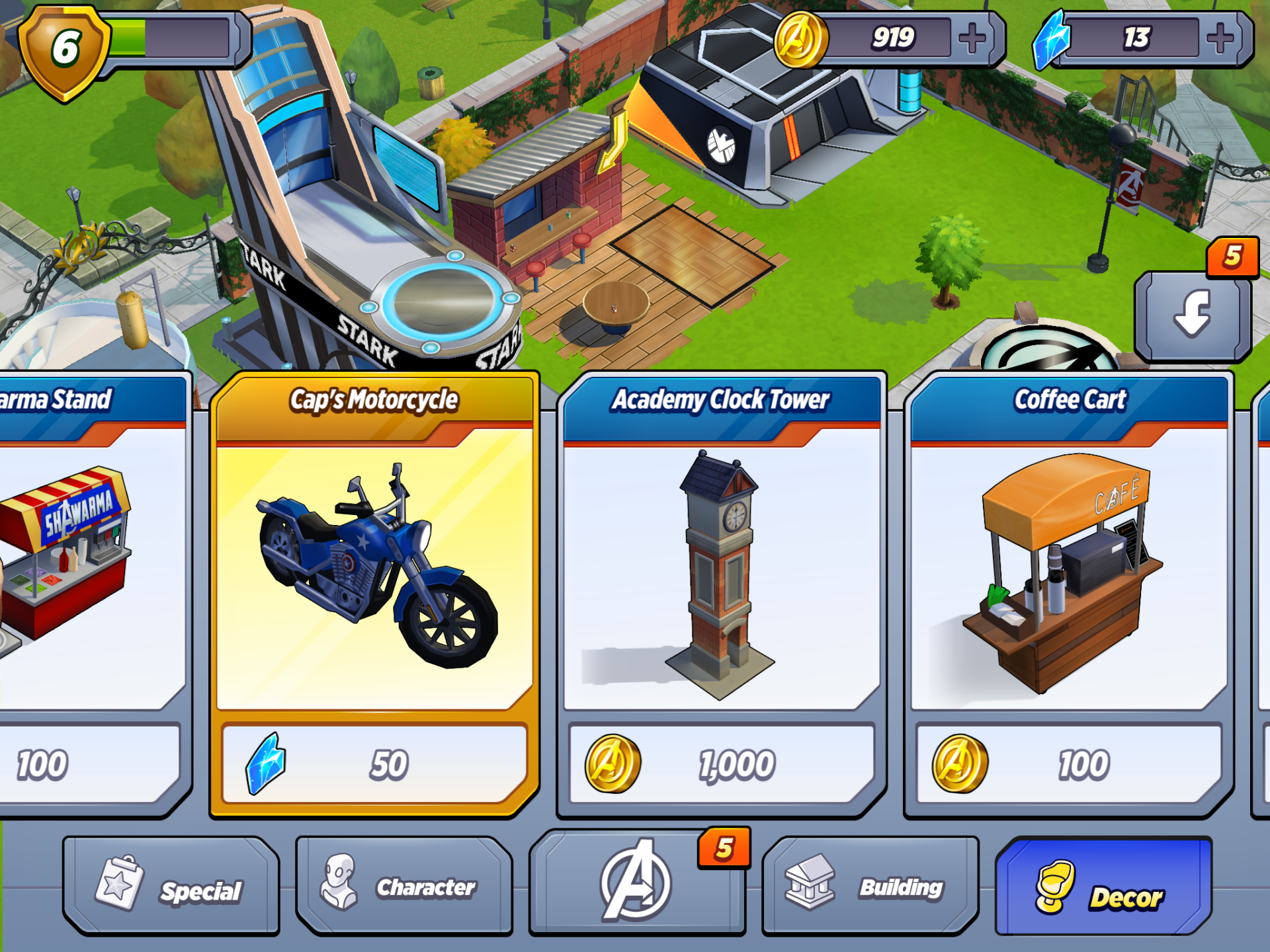Switch to the Building tab
The height and width of the screenshot is (952, 1270).
click(870, 887)
